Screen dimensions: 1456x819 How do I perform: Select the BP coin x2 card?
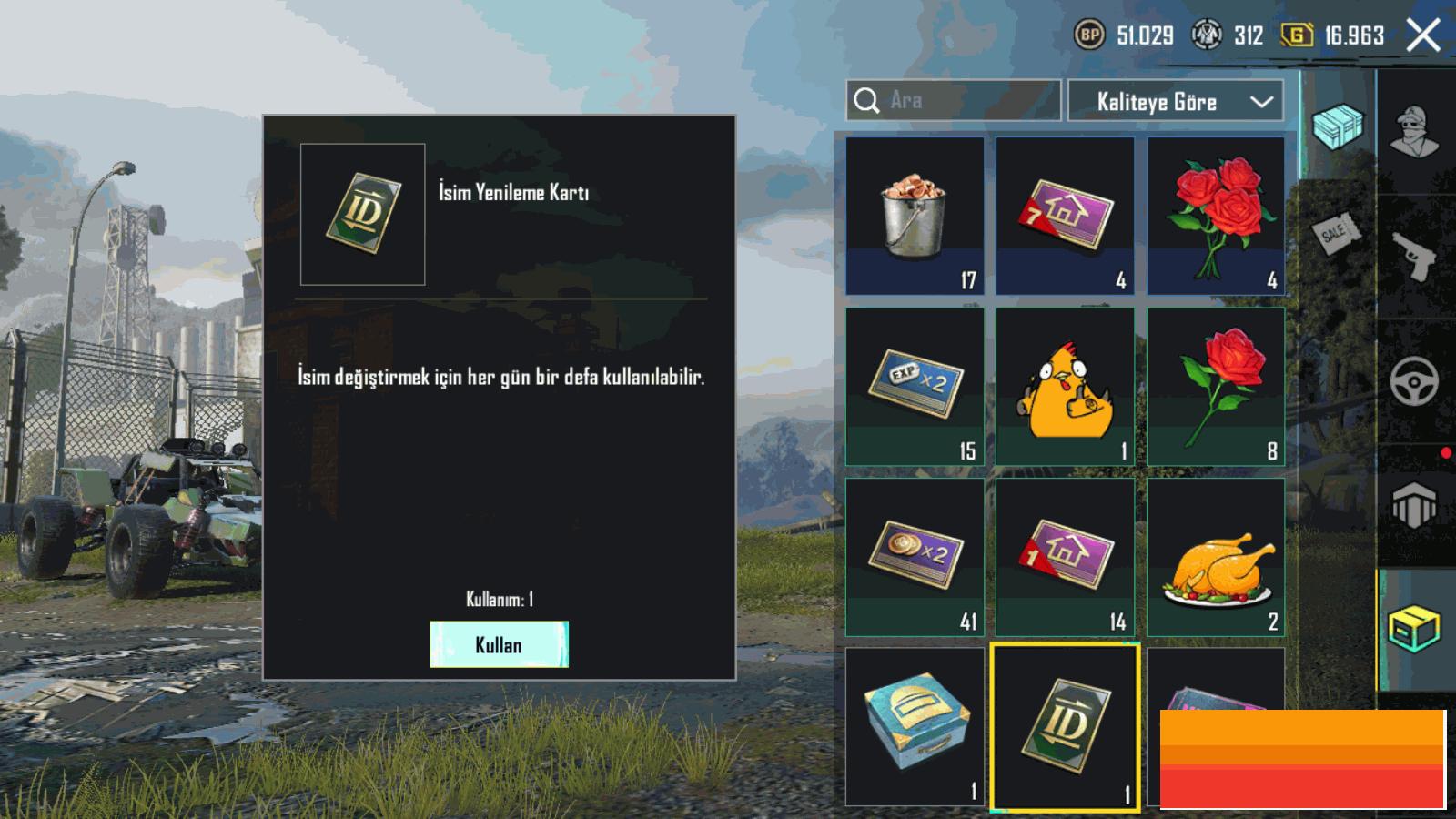pyautogui.click(x=915, y=557)
